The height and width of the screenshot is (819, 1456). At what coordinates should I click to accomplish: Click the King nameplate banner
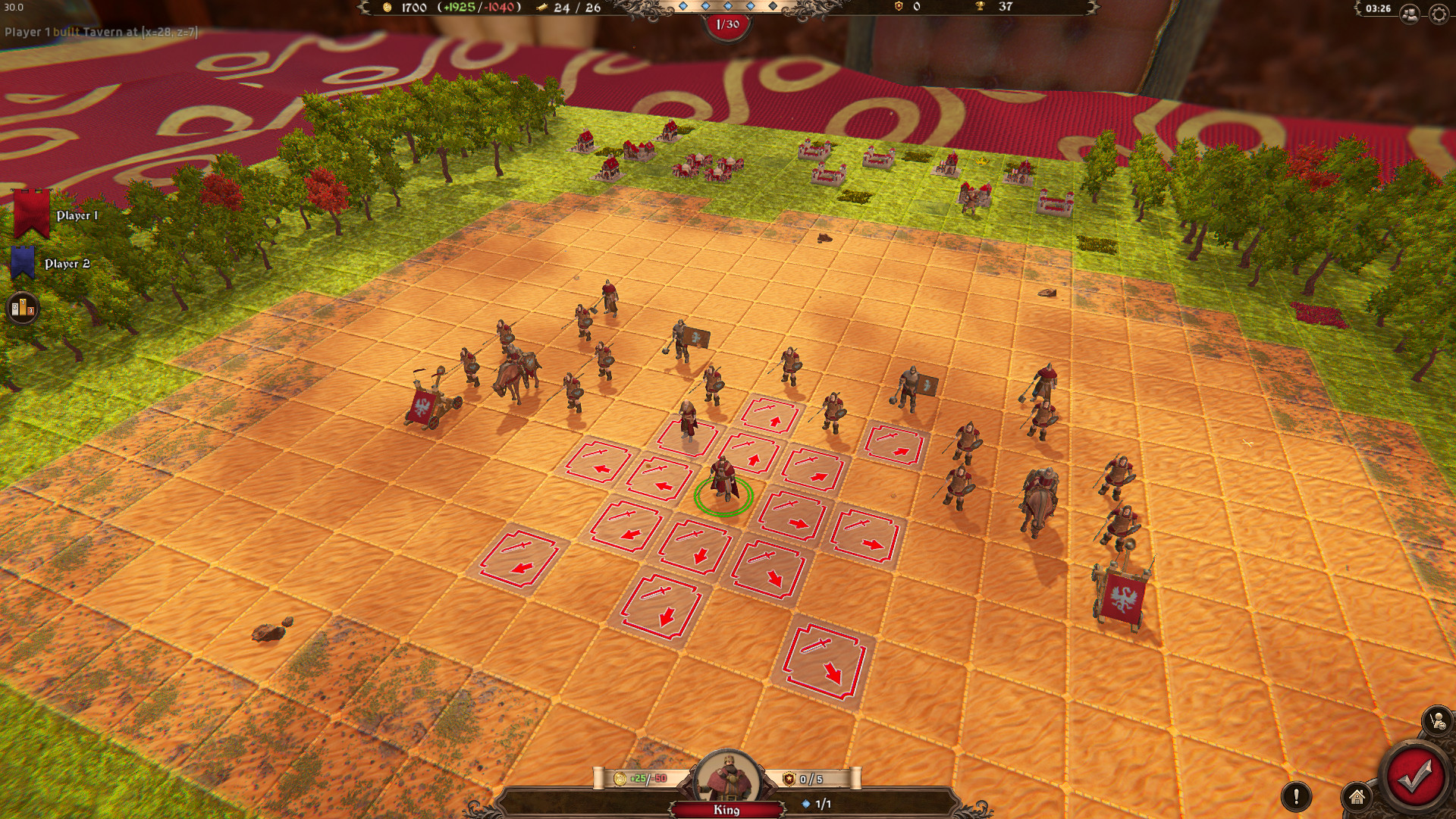726,808
